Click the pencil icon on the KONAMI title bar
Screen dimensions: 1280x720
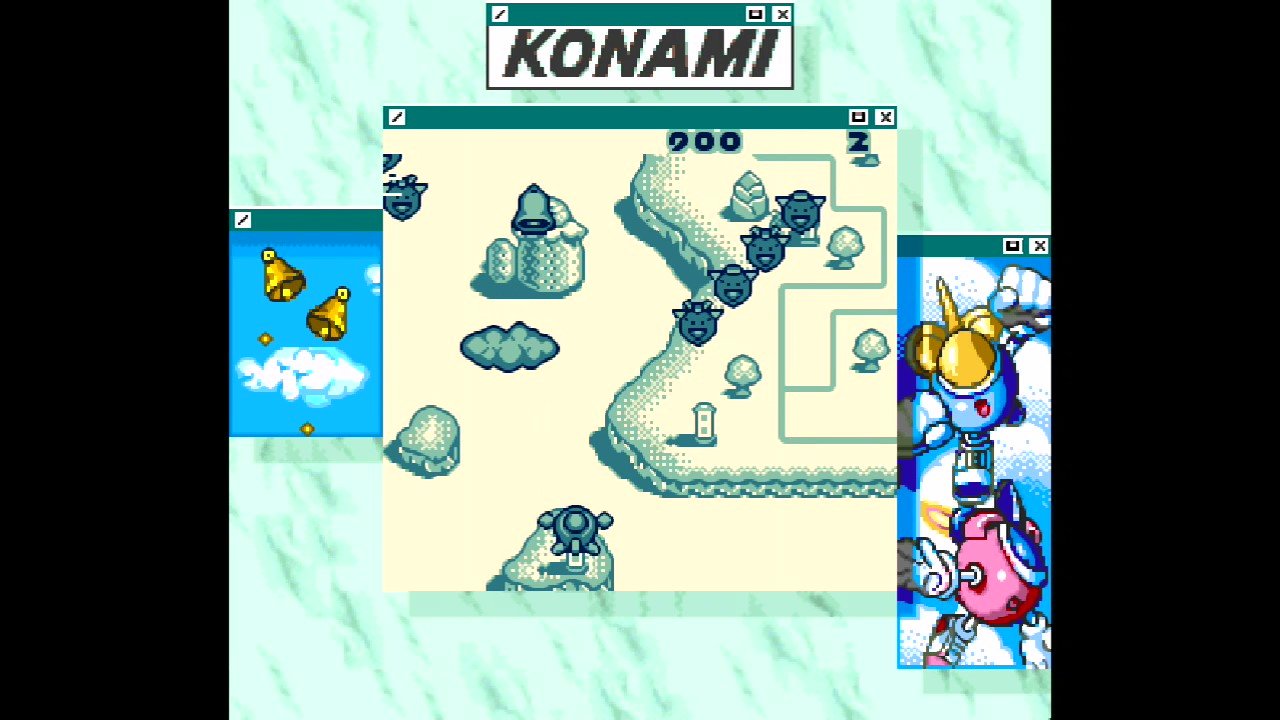(x=498, y=14)
